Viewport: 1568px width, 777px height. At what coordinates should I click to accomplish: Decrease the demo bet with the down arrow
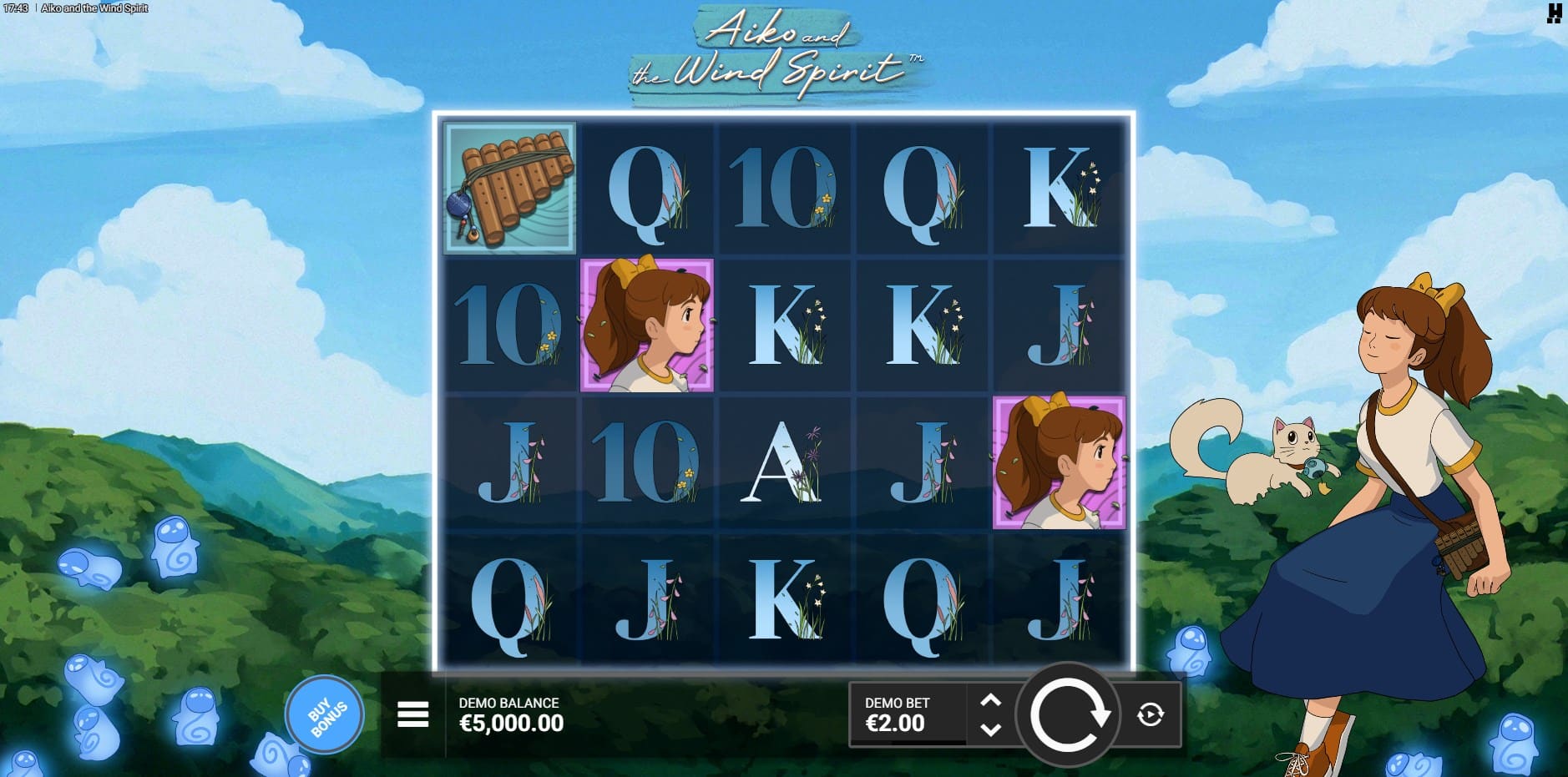pyautogui.click(x=990, y=729)
